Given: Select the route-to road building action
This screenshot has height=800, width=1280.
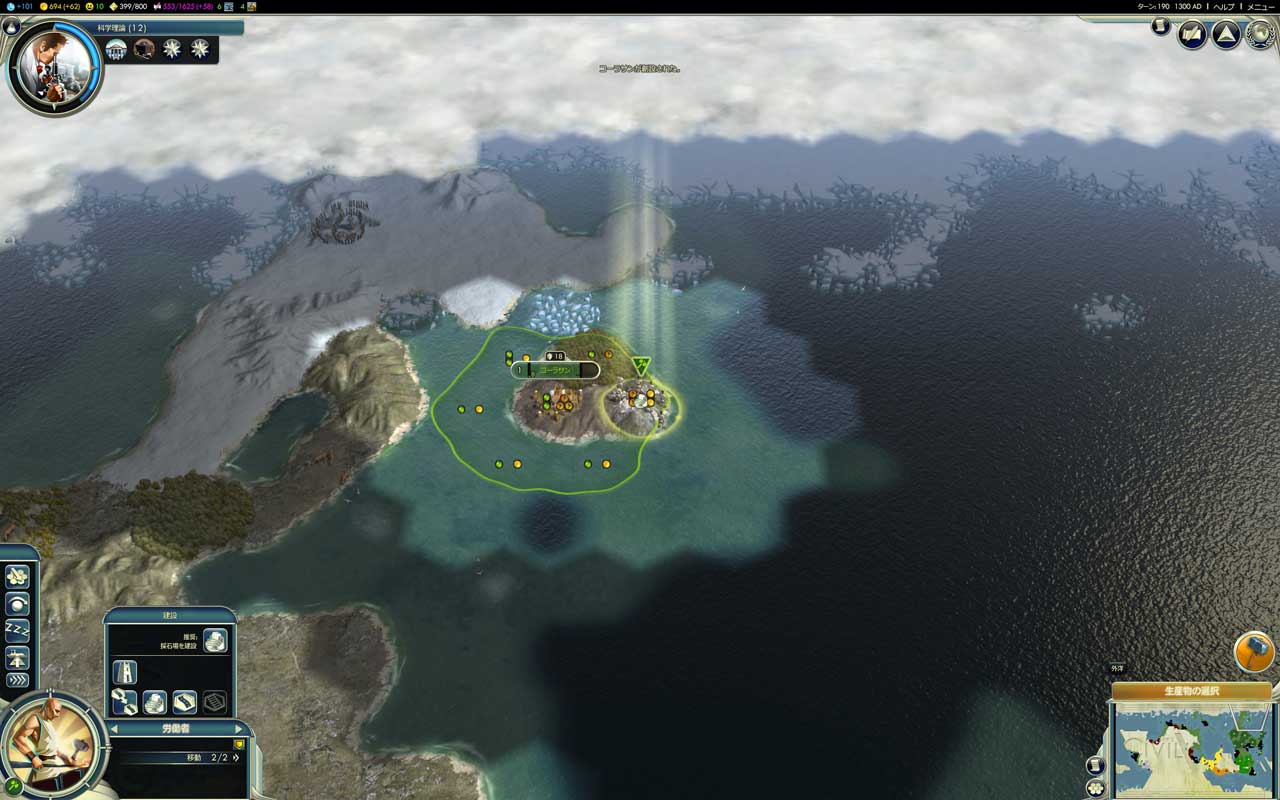Looking at the screenshot, I should (124, 702).
